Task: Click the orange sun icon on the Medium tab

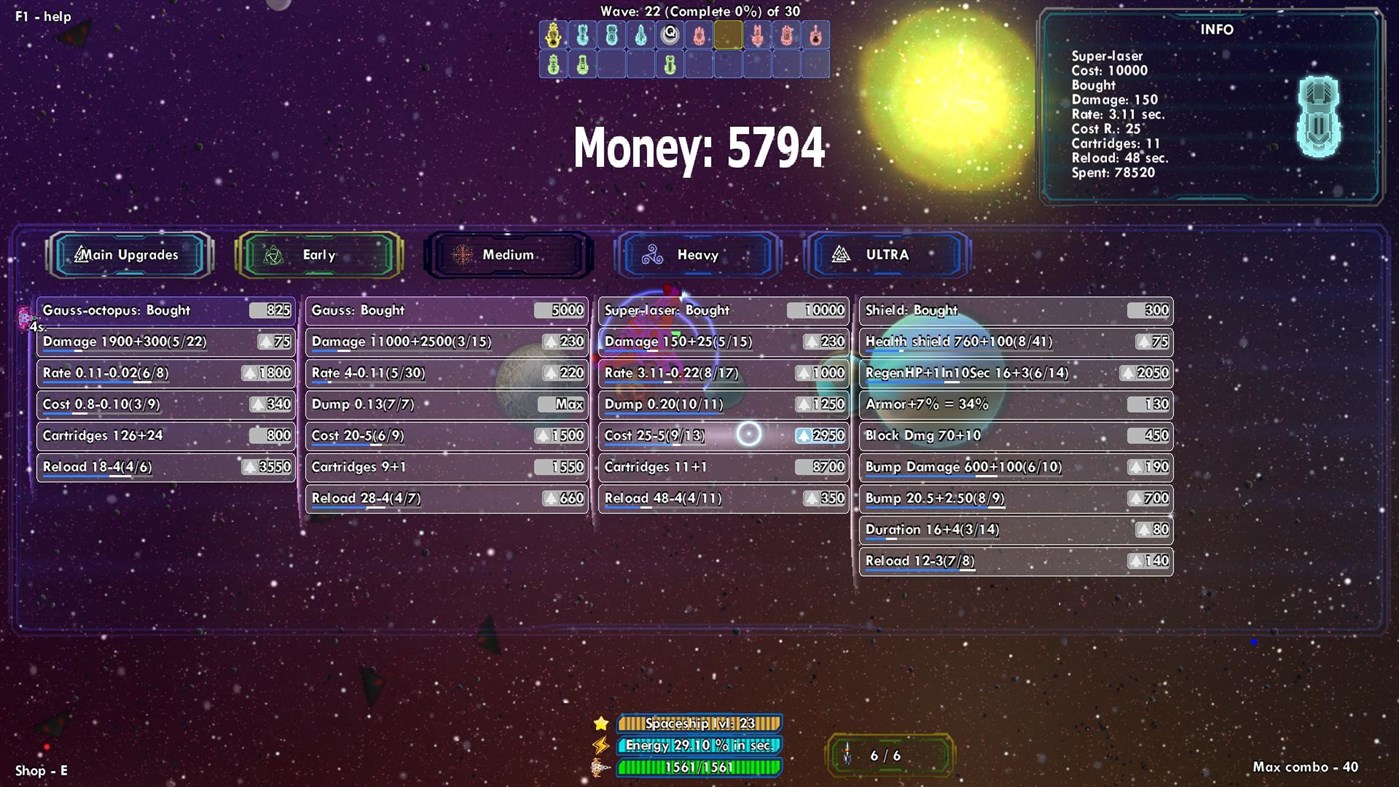Action: tap(462, 255)
